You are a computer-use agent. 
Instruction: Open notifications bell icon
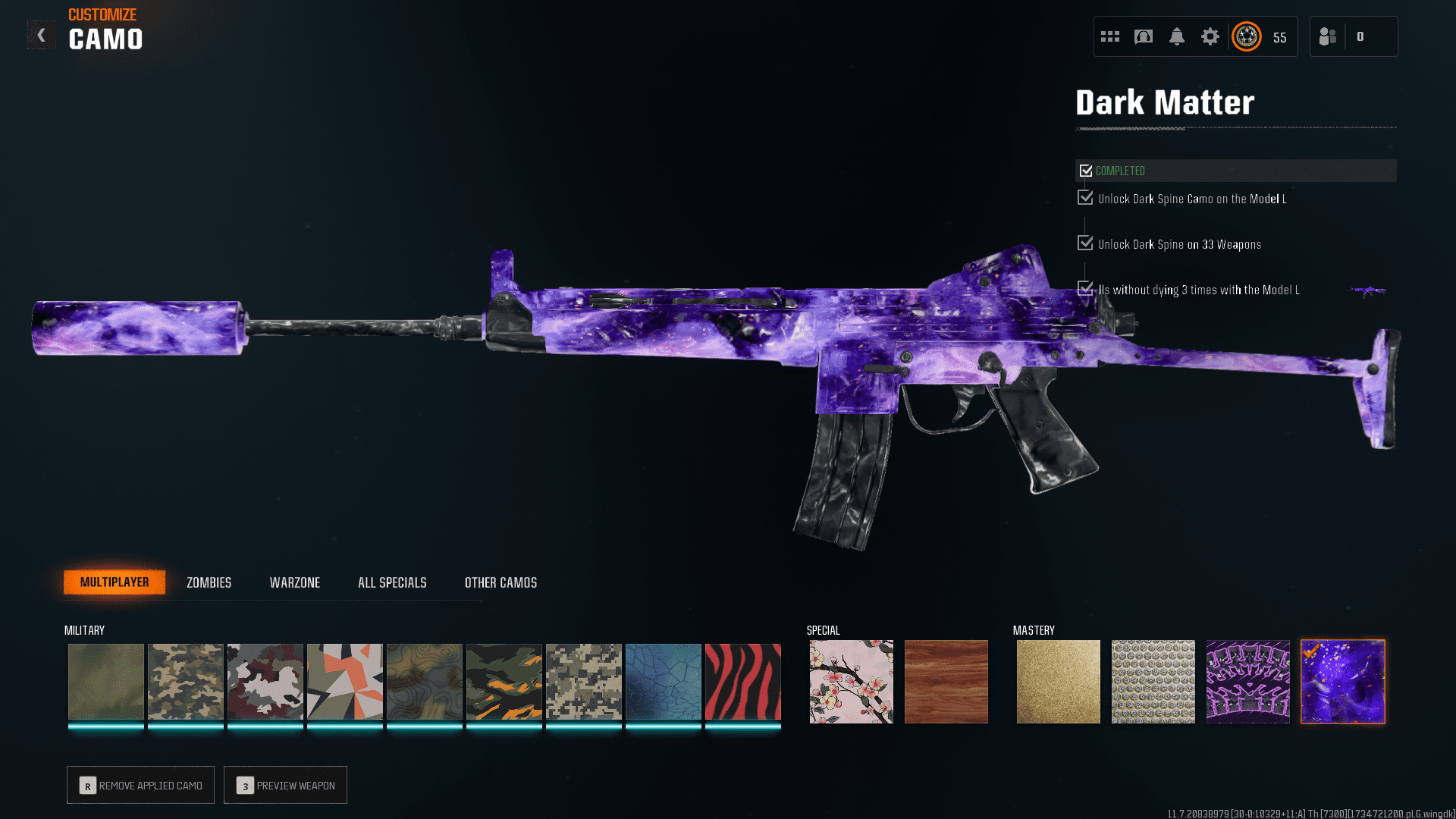(1176, 36)
